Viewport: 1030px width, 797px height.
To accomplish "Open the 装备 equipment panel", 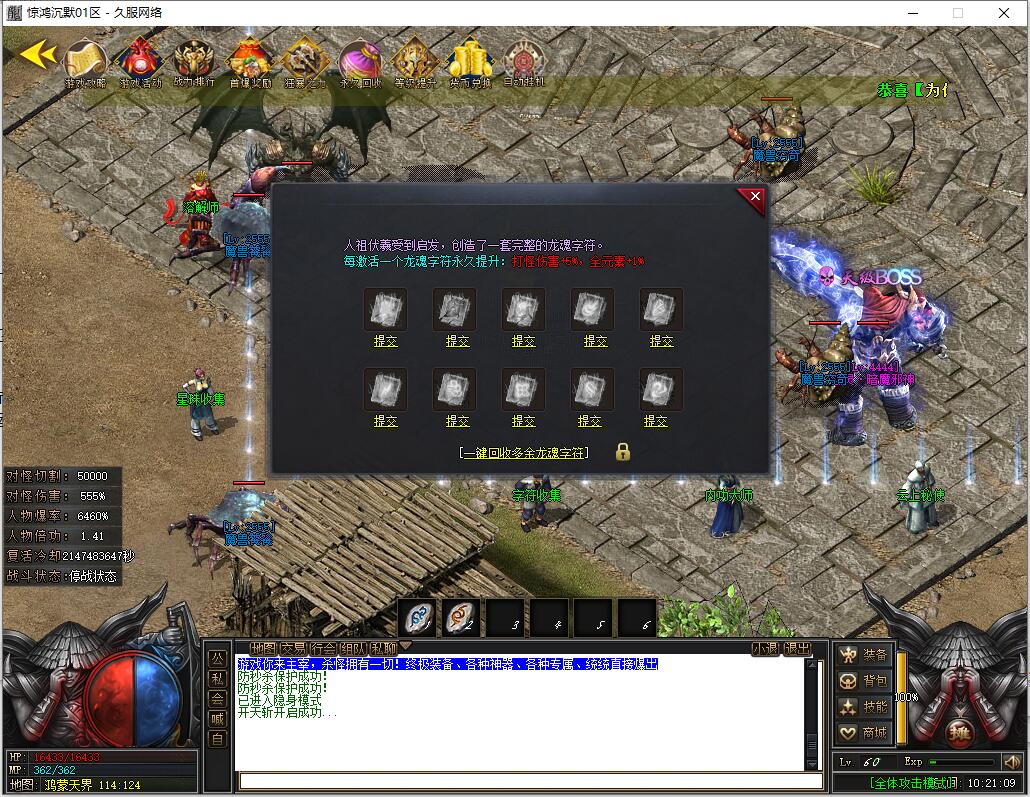I will [x=865, y=655].
